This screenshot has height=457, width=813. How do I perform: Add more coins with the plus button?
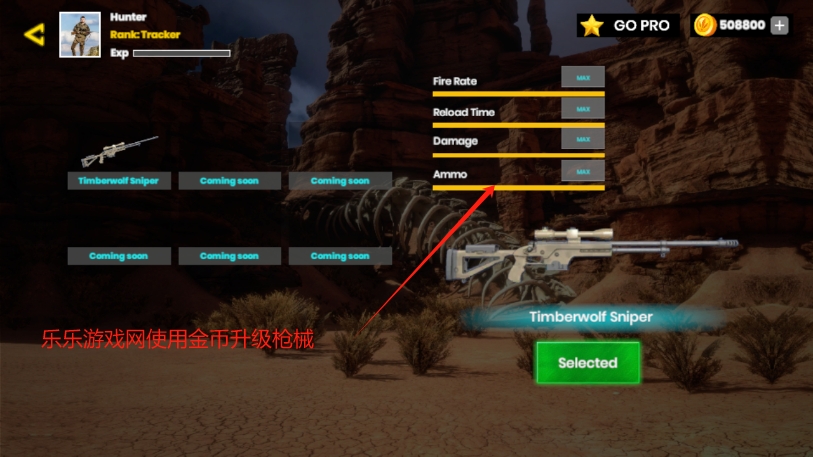779,26
